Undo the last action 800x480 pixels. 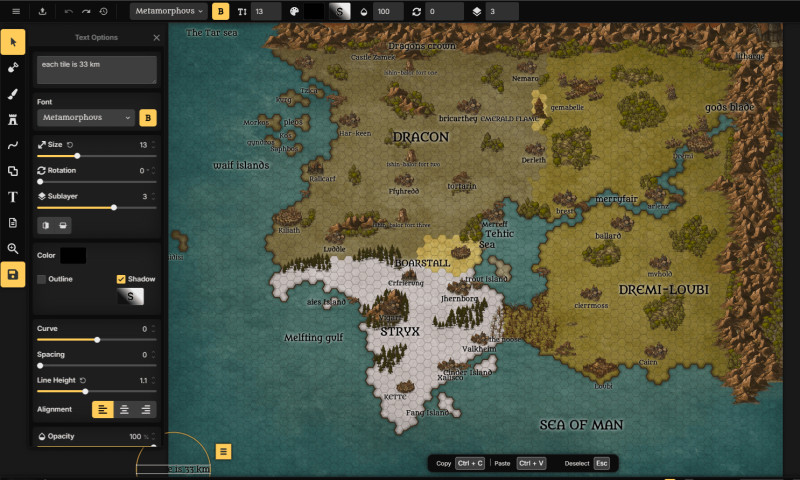pos(68,12)
